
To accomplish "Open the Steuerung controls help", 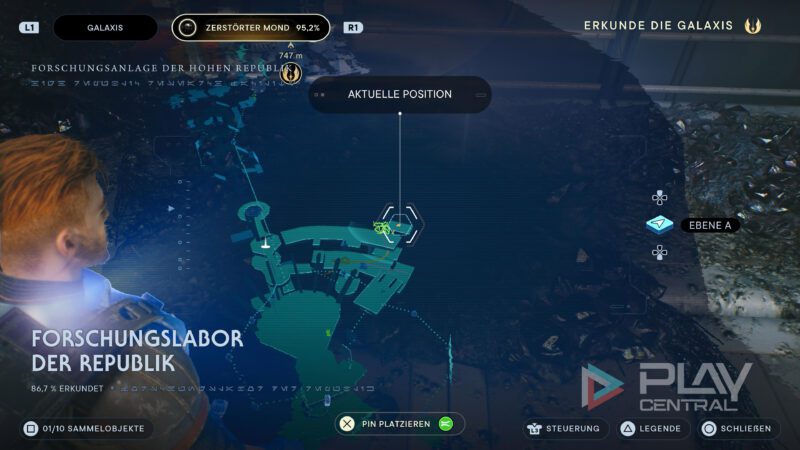I will pyautogui.click(x=566, y=428).
